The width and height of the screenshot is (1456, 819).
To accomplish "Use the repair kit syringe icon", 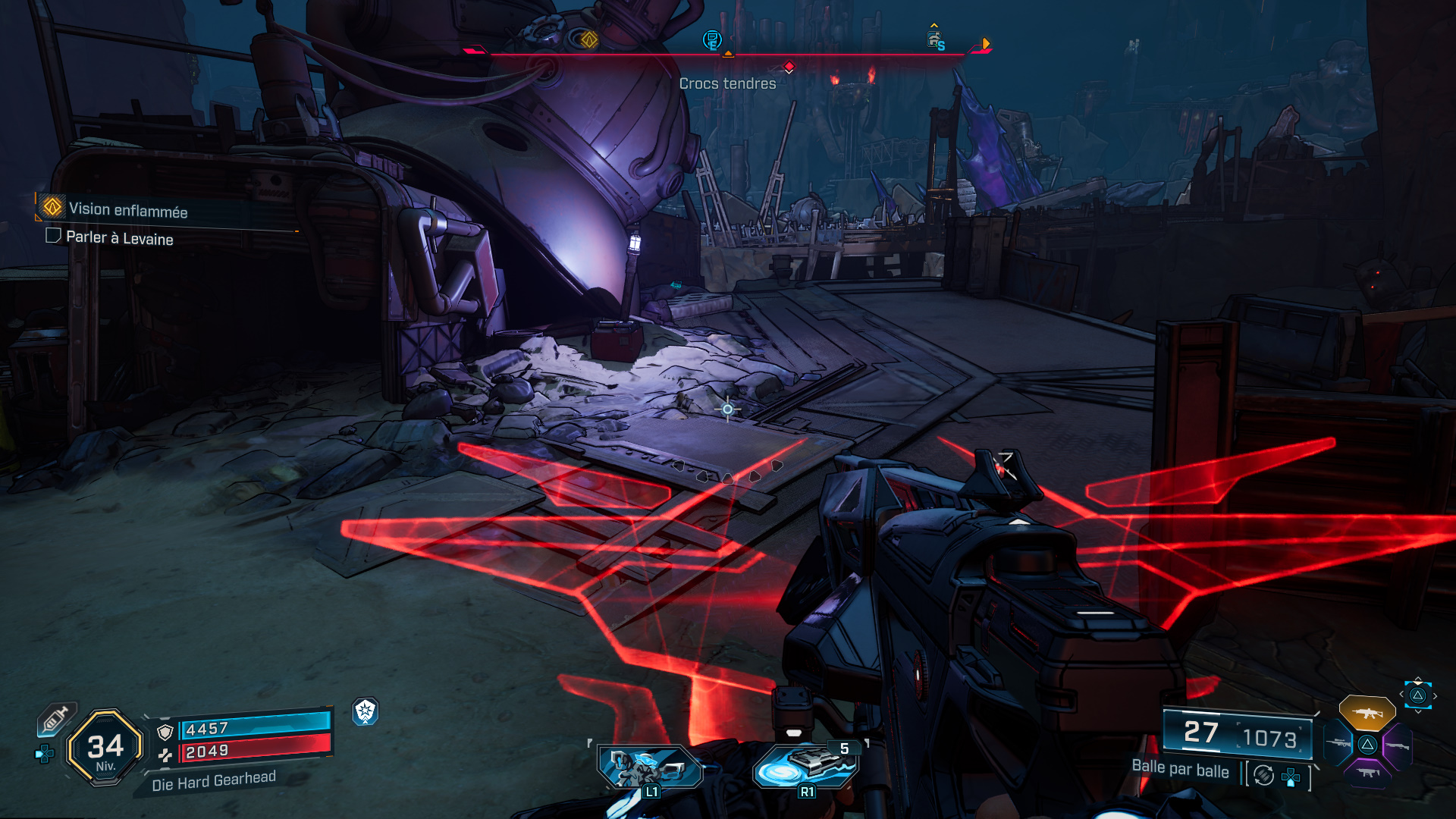I will 55,718.
